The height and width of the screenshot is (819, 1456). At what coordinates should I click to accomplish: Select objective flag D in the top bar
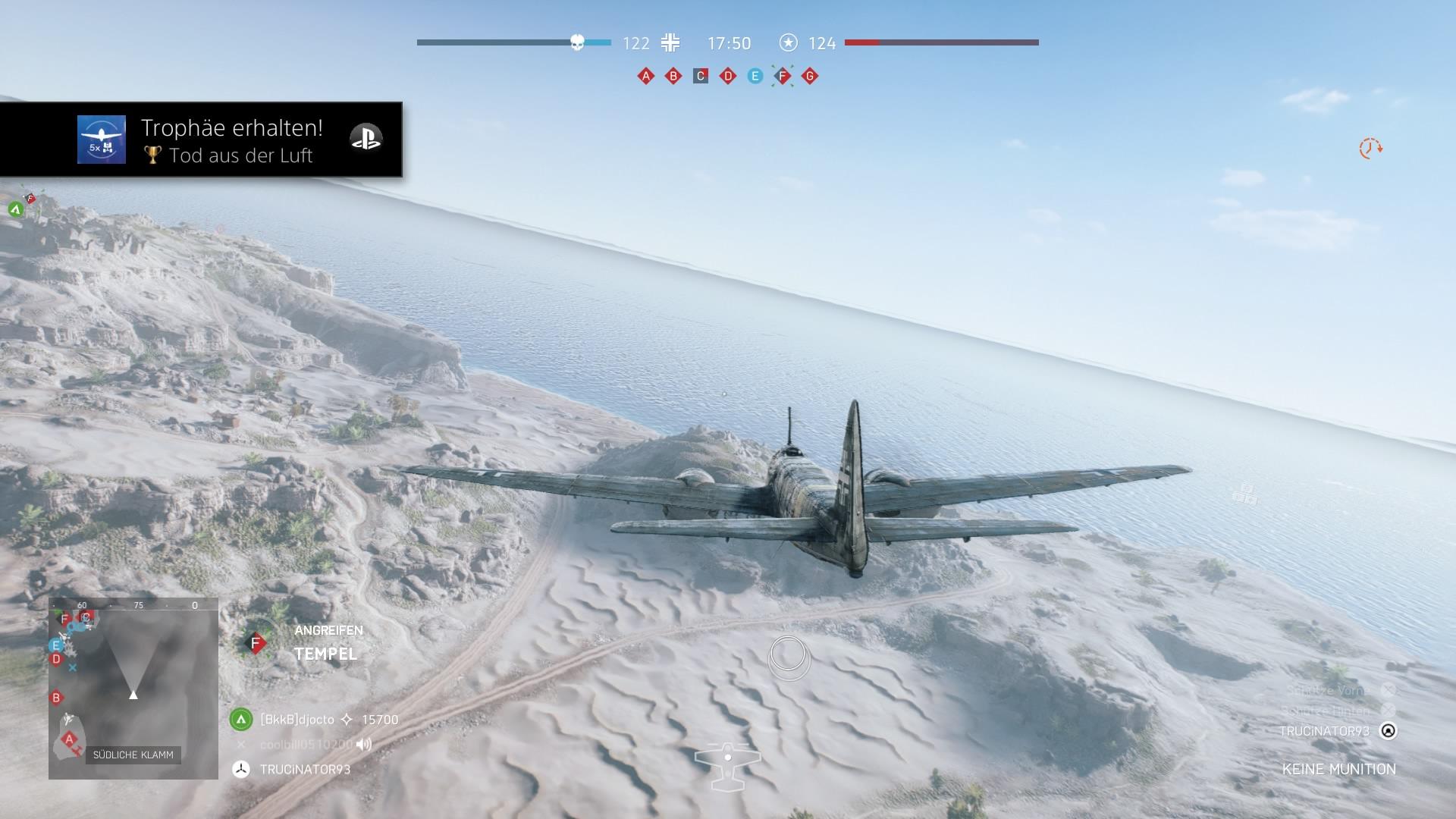coord(728,76)
